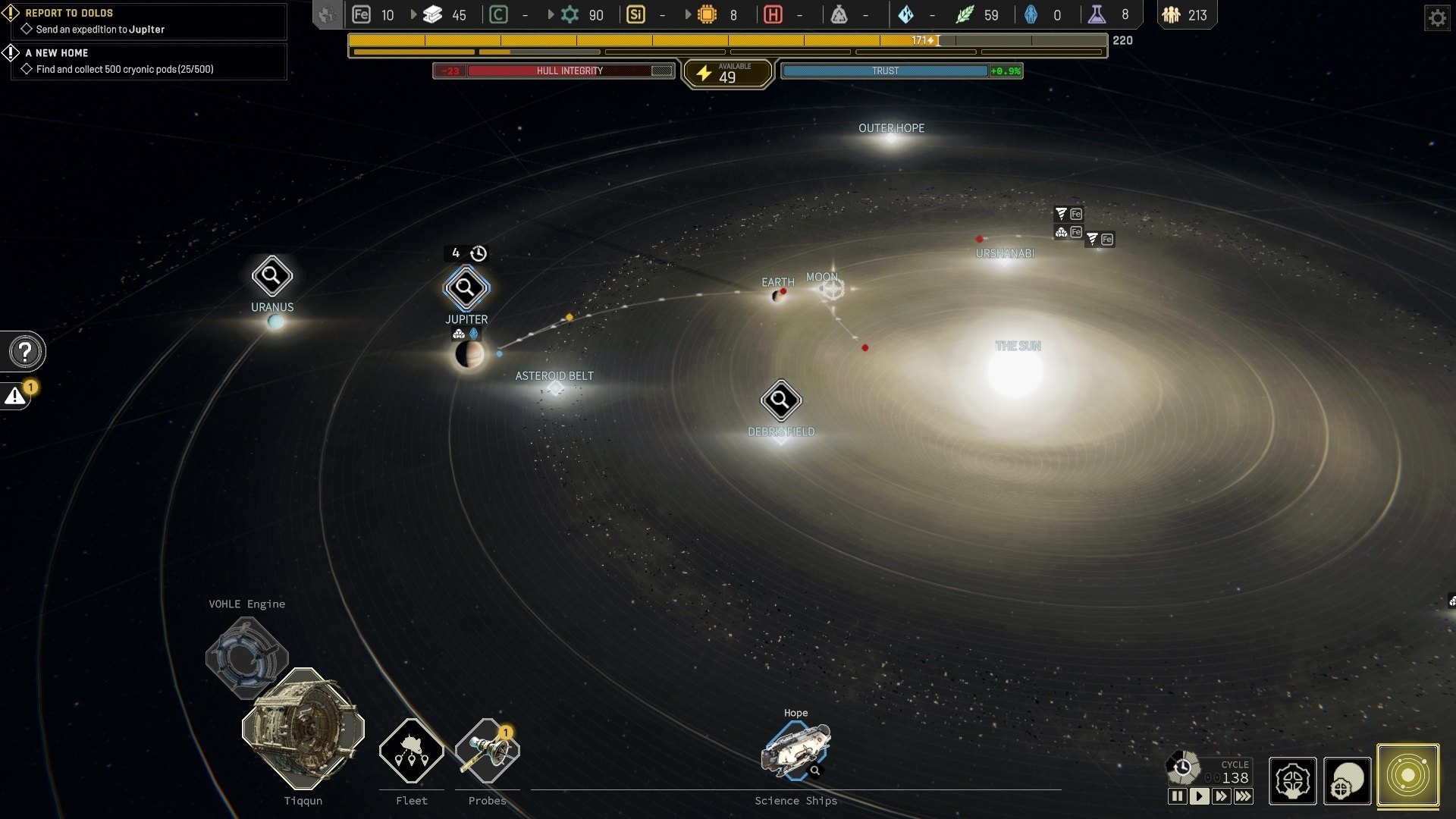The image size is (1456, 819).
Task: Select the solar system map view
Action: [1407, 776]
